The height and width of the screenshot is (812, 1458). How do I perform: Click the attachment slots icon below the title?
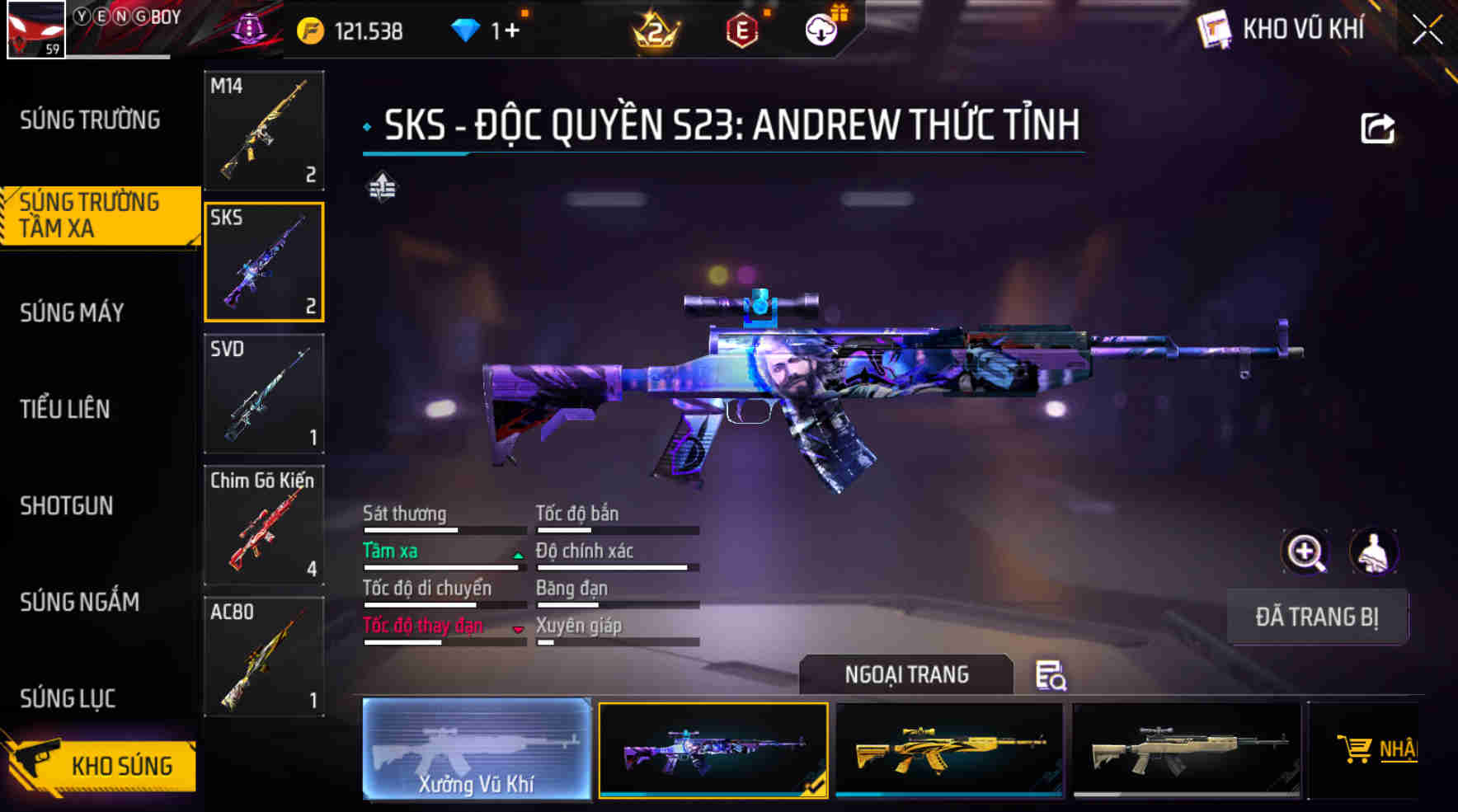click(x=381, y=188)
